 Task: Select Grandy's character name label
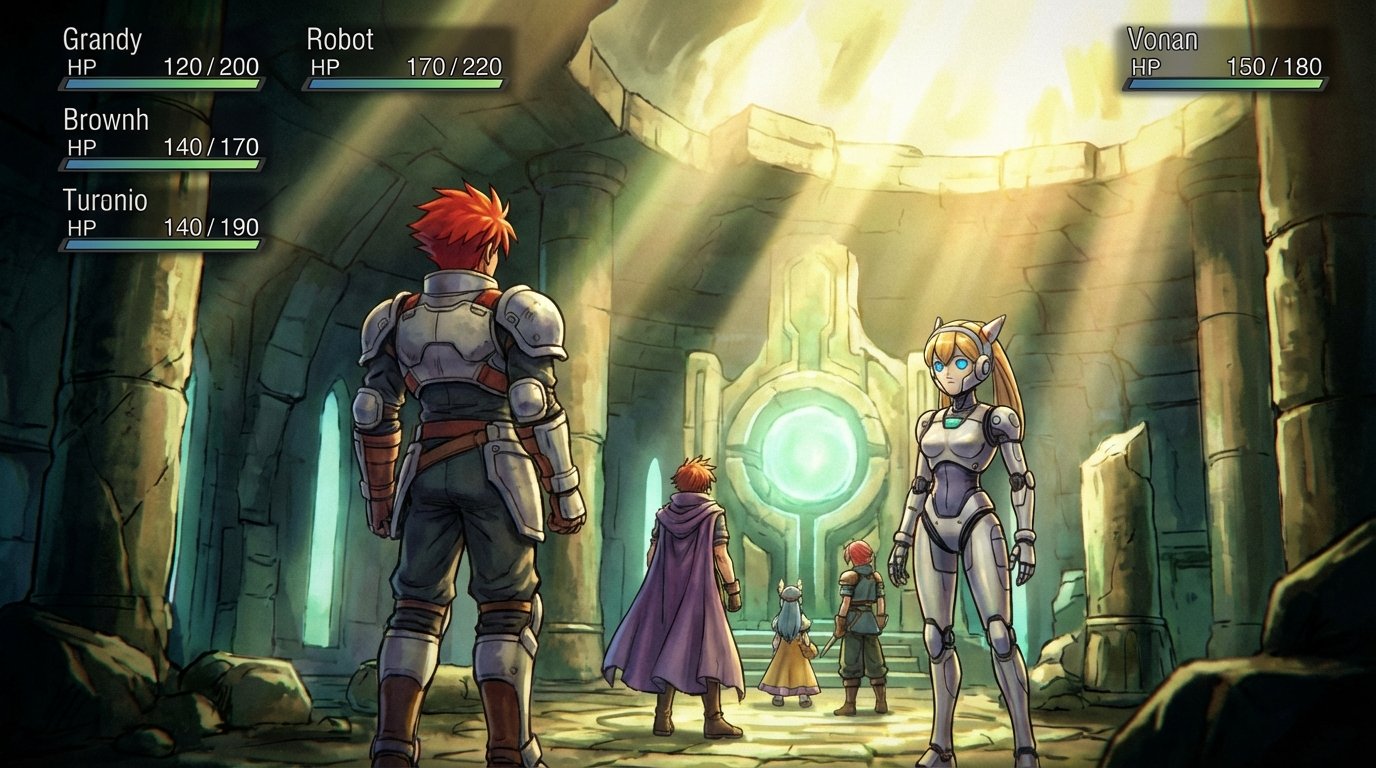(x=100, y=41)
